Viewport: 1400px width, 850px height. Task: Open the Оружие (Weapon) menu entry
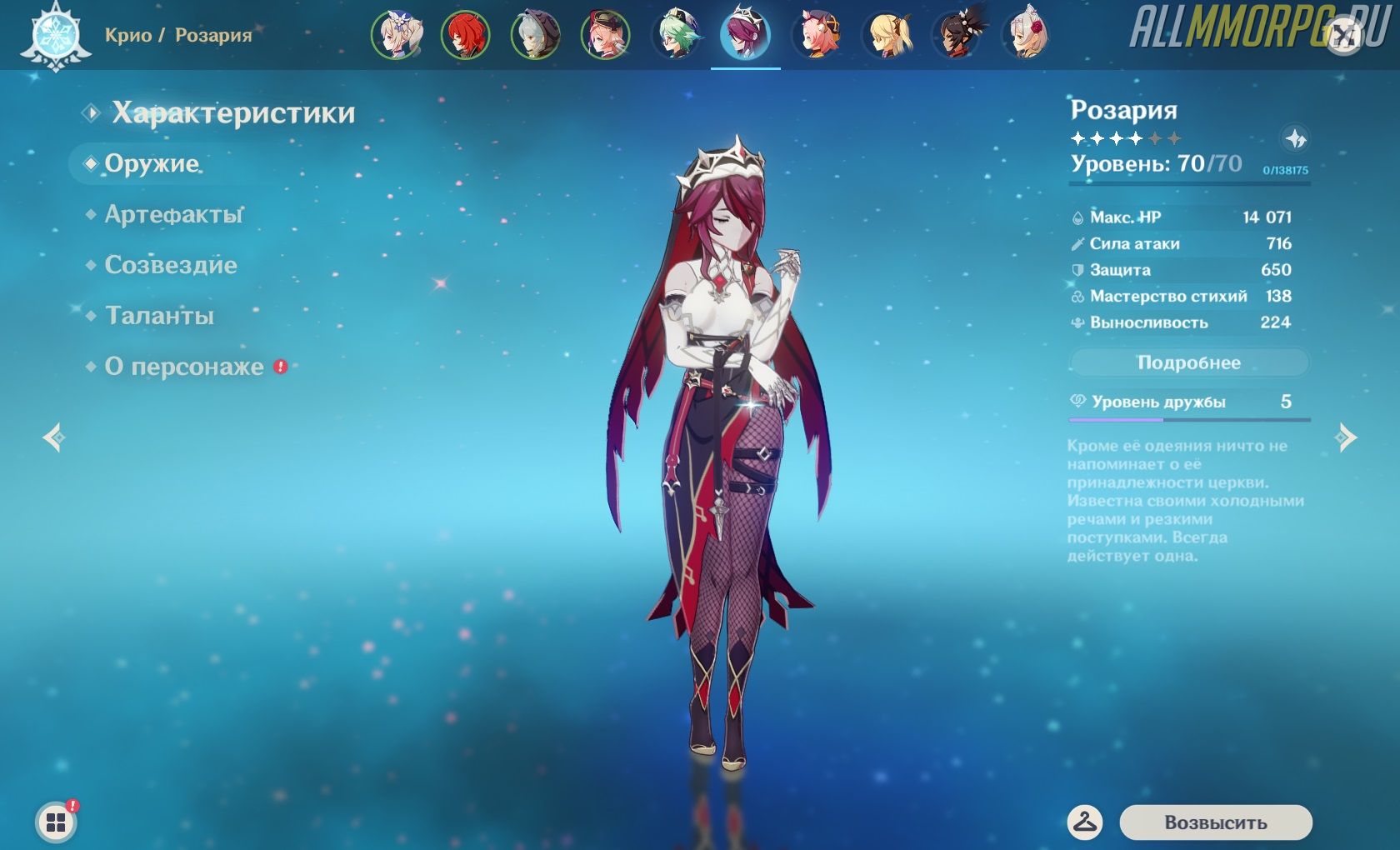152,164
